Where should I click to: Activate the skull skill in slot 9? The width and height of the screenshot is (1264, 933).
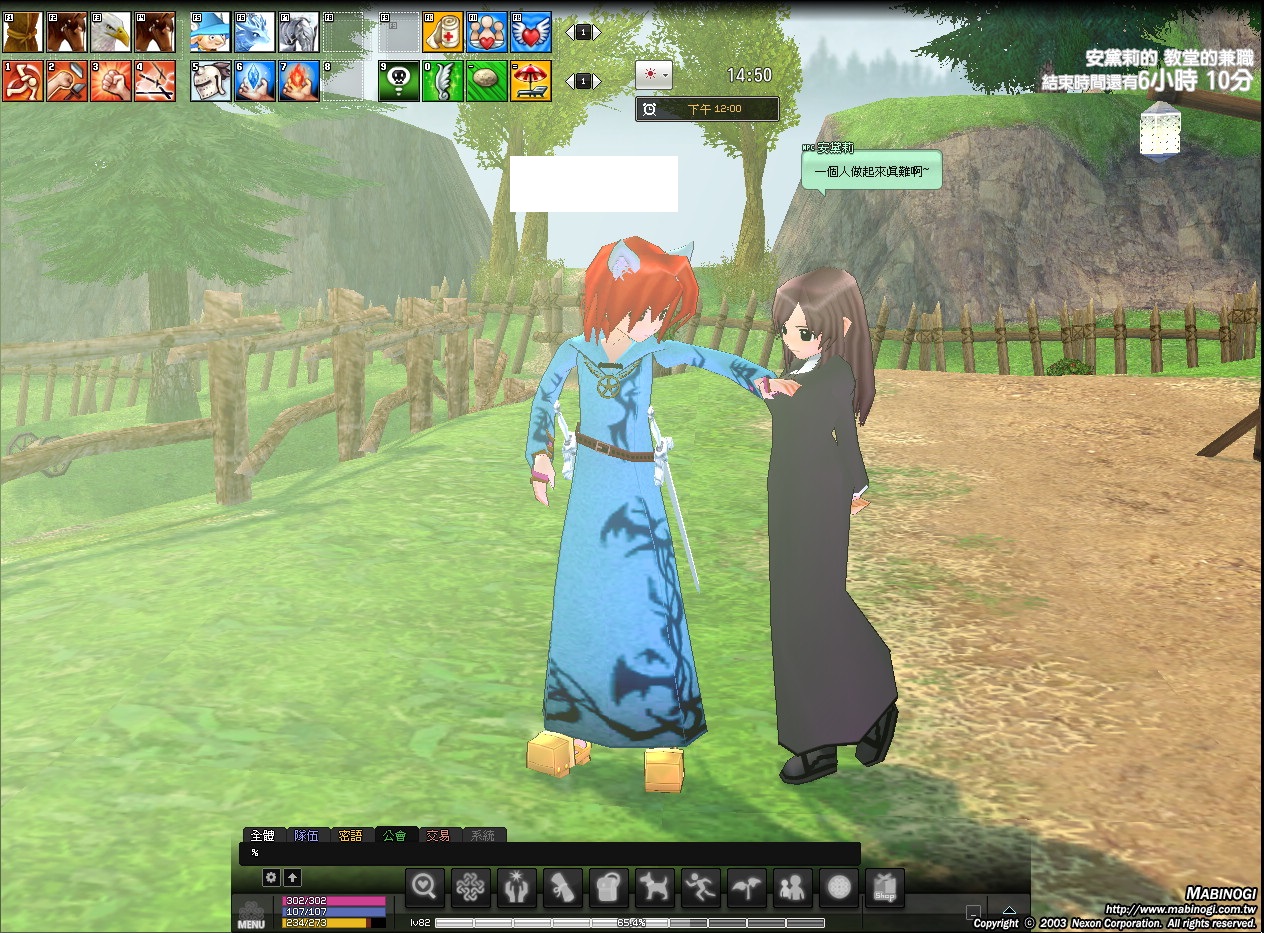coord(398,81)
